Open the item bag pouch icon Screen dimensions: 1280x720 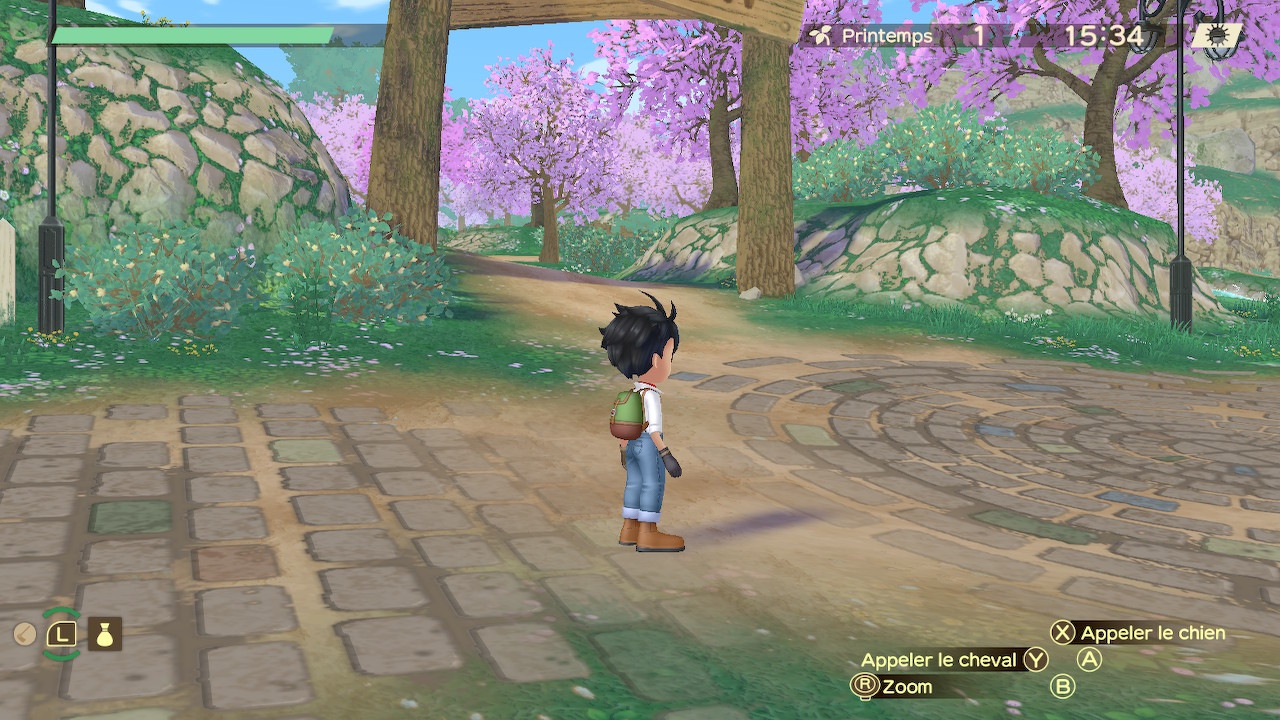(x=105, y=634)
